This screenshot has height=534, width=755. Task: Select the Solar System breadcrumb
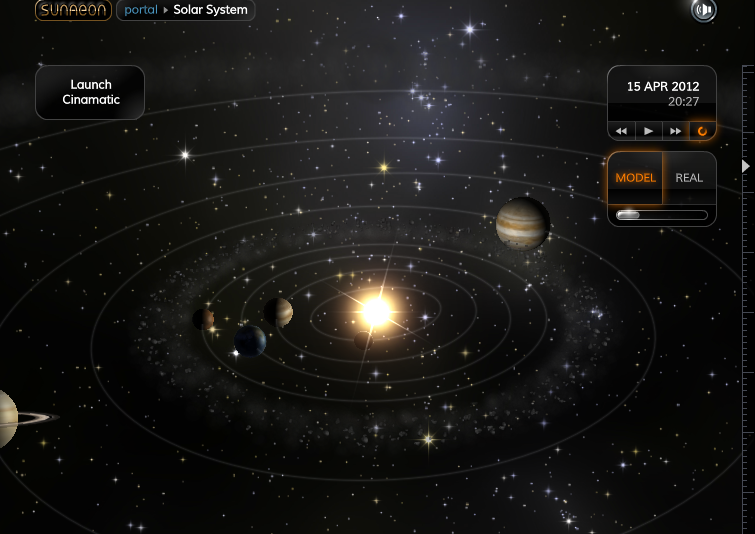210,11
